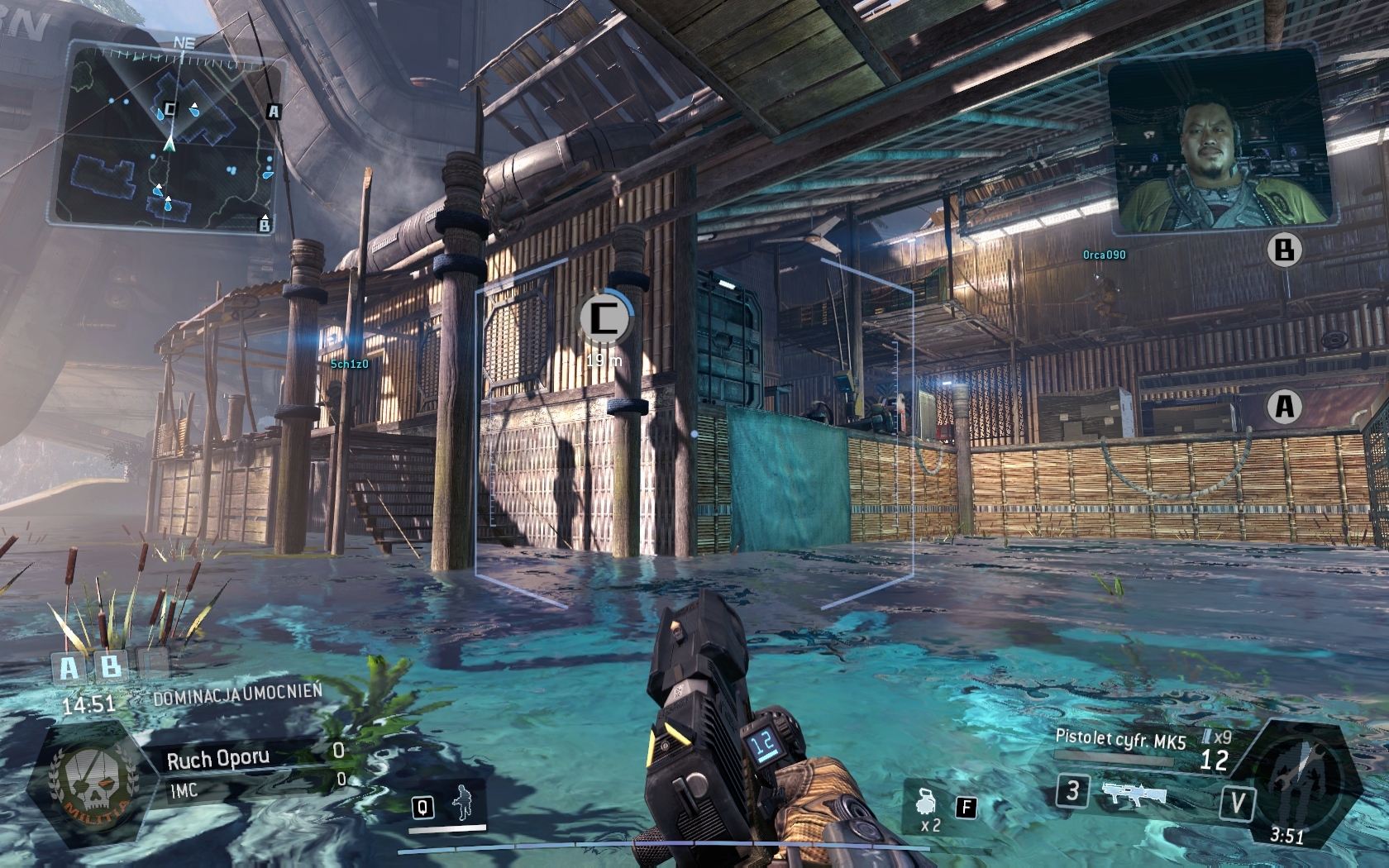1389x868 pixels.
Task: Click the minimap in the corner
Action: pos(165,136)
